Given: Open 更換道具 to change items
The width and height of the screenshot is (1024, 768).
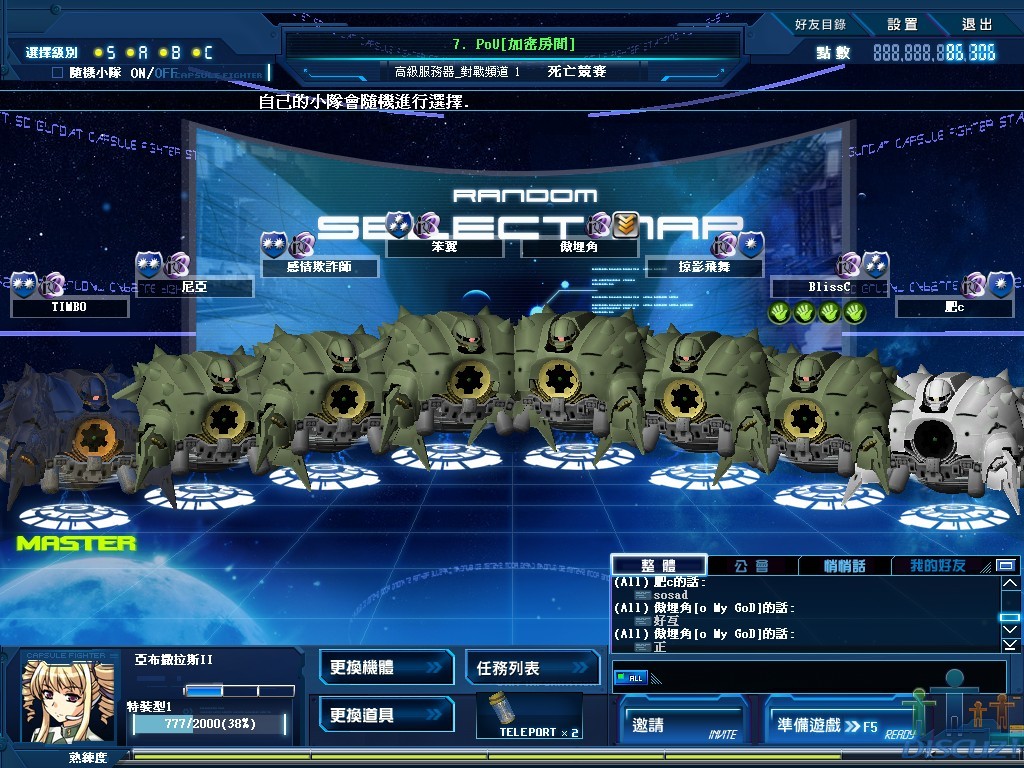Looking at the screenshot, I should point(382,715).
